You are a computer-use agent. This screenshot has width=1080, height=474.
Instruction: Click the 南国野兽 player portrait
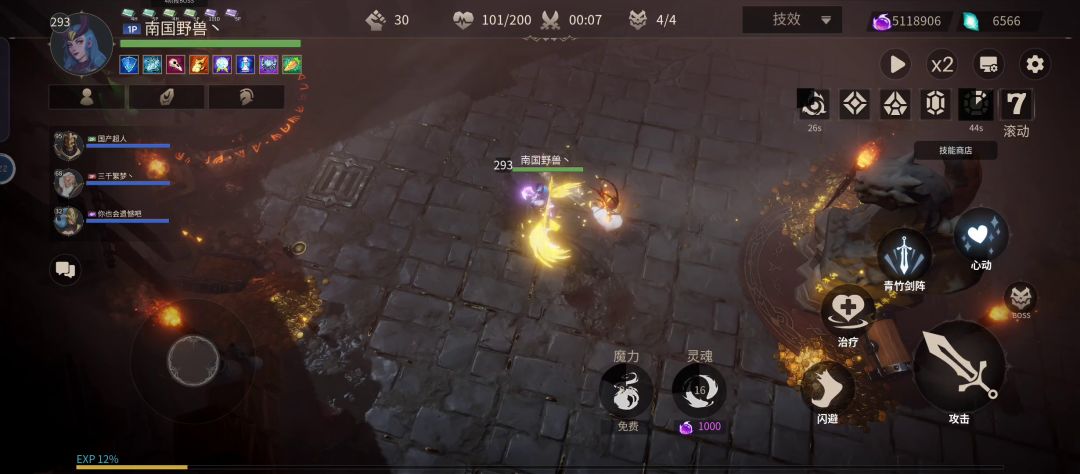pos(82,45)
